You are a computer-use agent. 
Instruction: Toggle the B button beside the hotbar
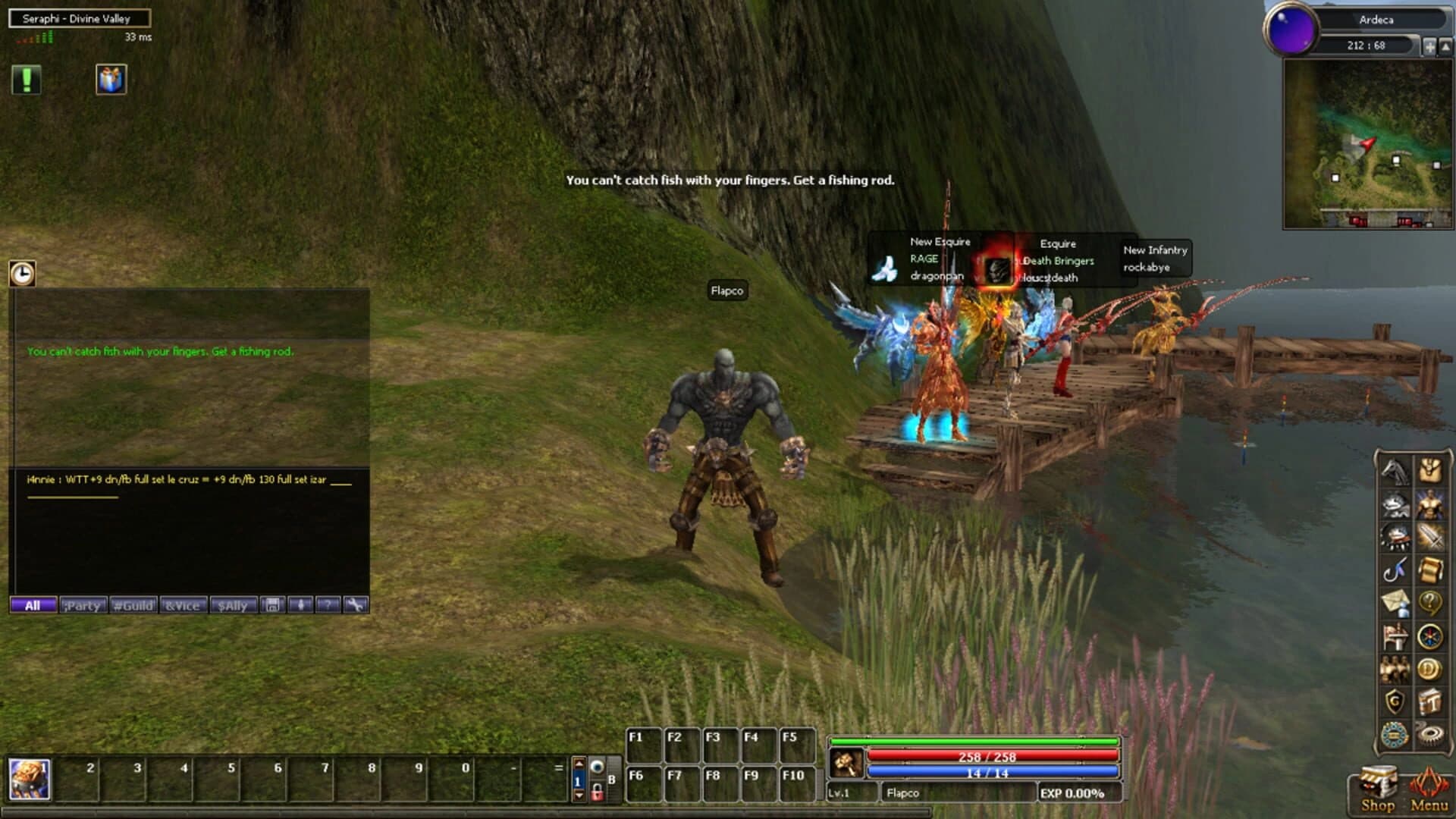click(611, 778)
